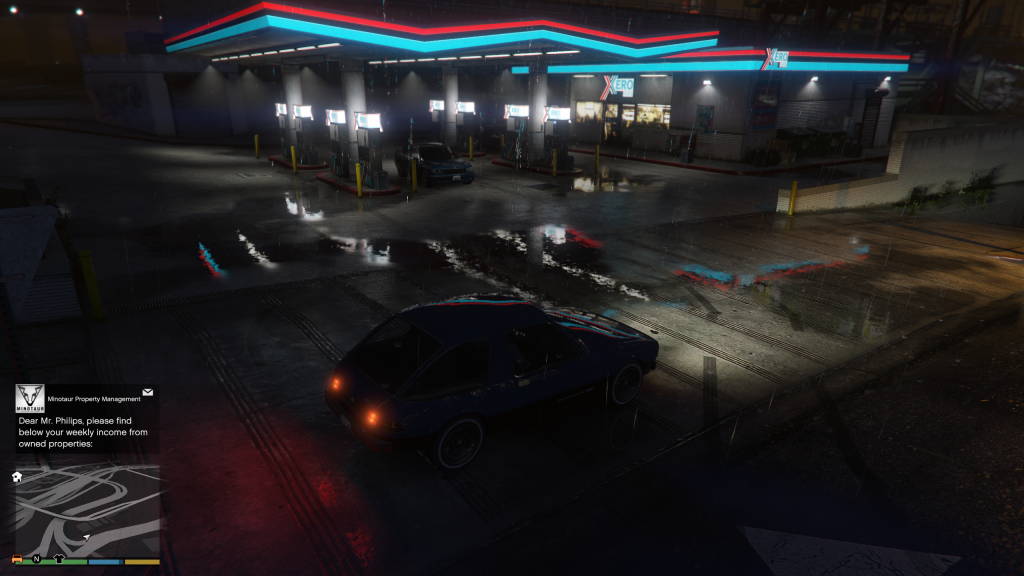
Task: Select the envelope email icon
Action: [148, 393]
